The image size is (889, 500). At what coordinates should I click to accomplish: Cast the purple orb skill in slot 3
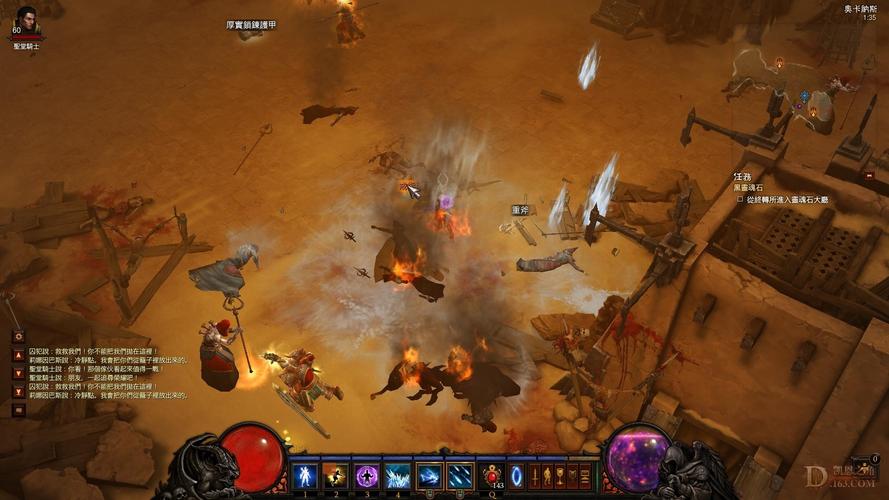[x=366, y=476]
